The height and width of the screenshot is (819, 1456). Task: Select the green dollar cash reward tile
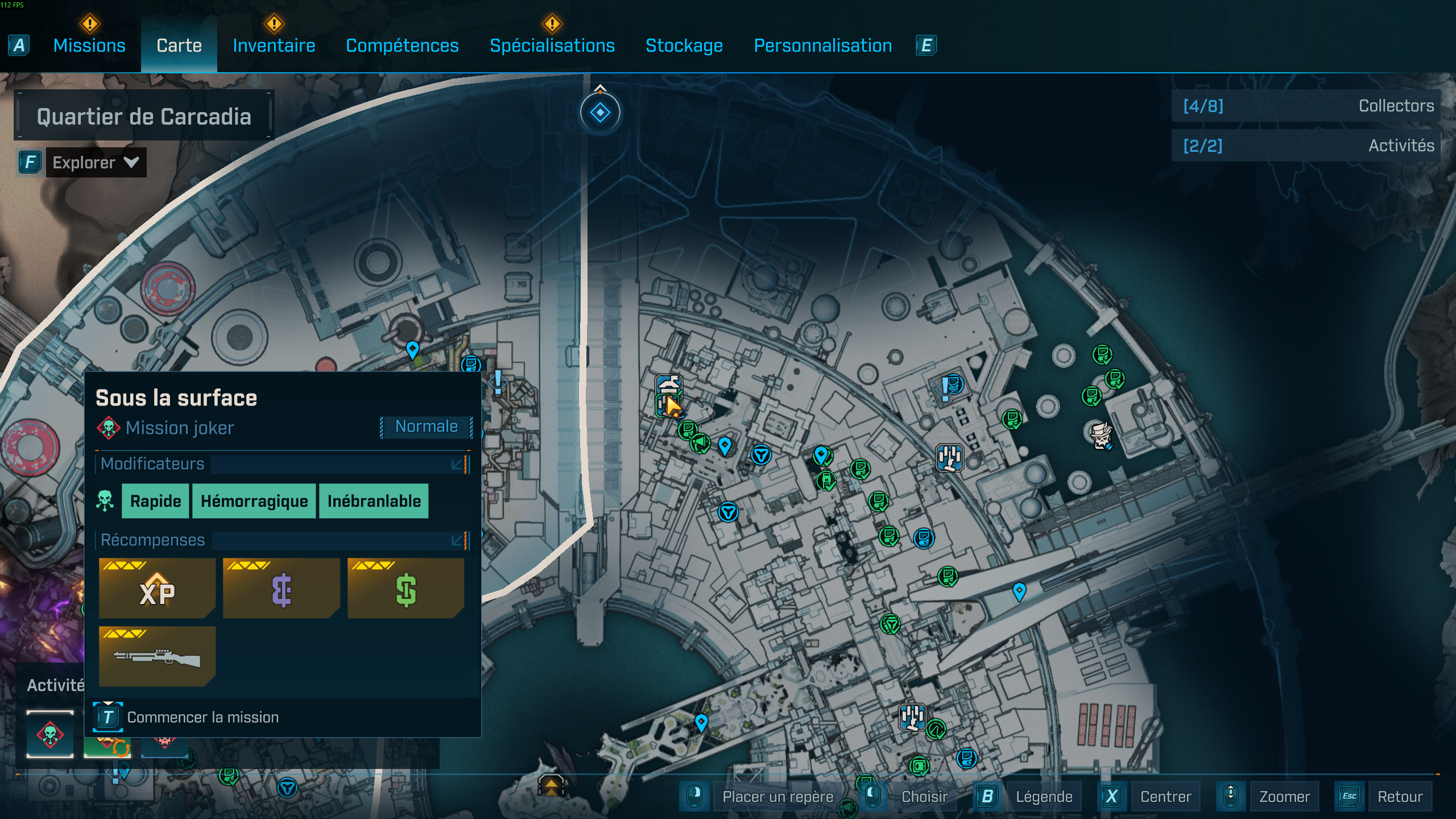406,588
